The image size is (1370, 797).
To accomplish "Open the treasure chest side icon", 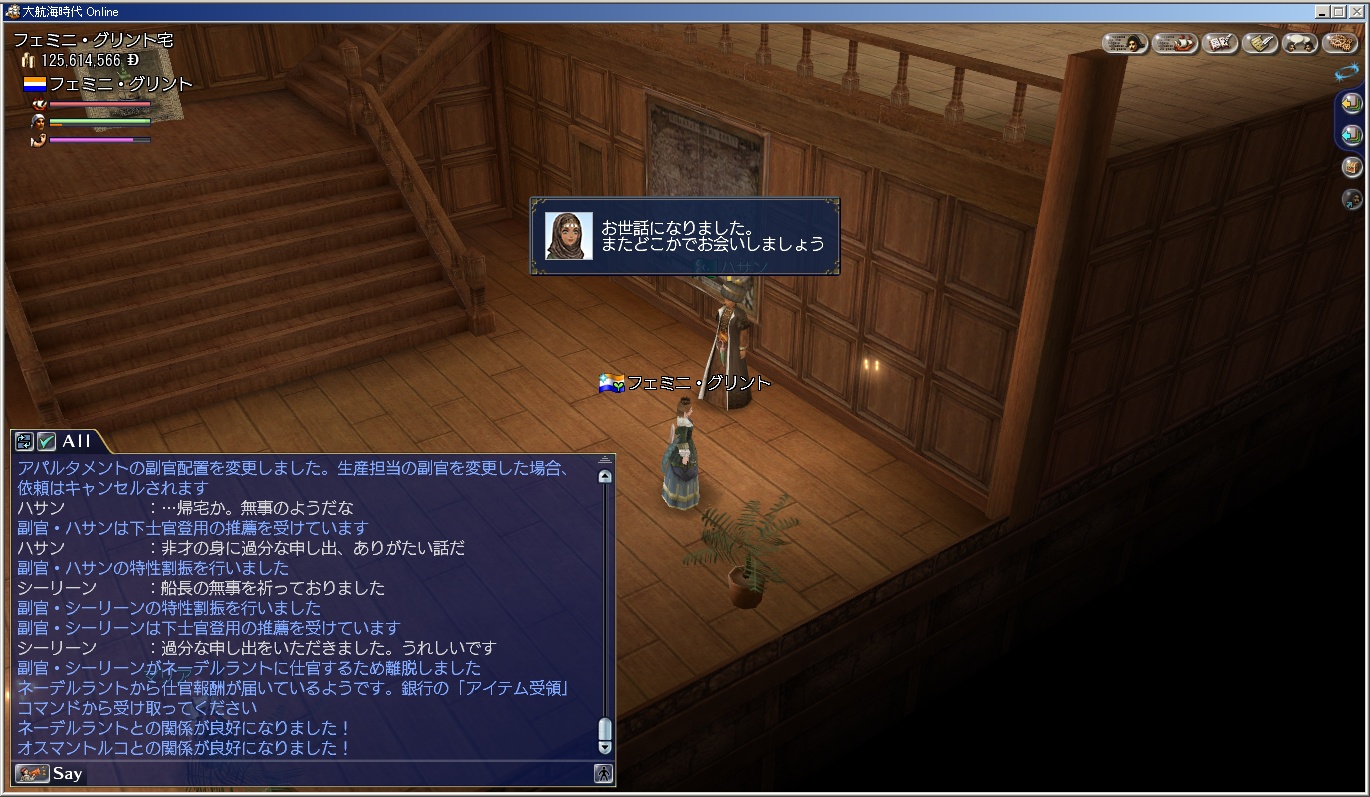I will point(1352,167).
